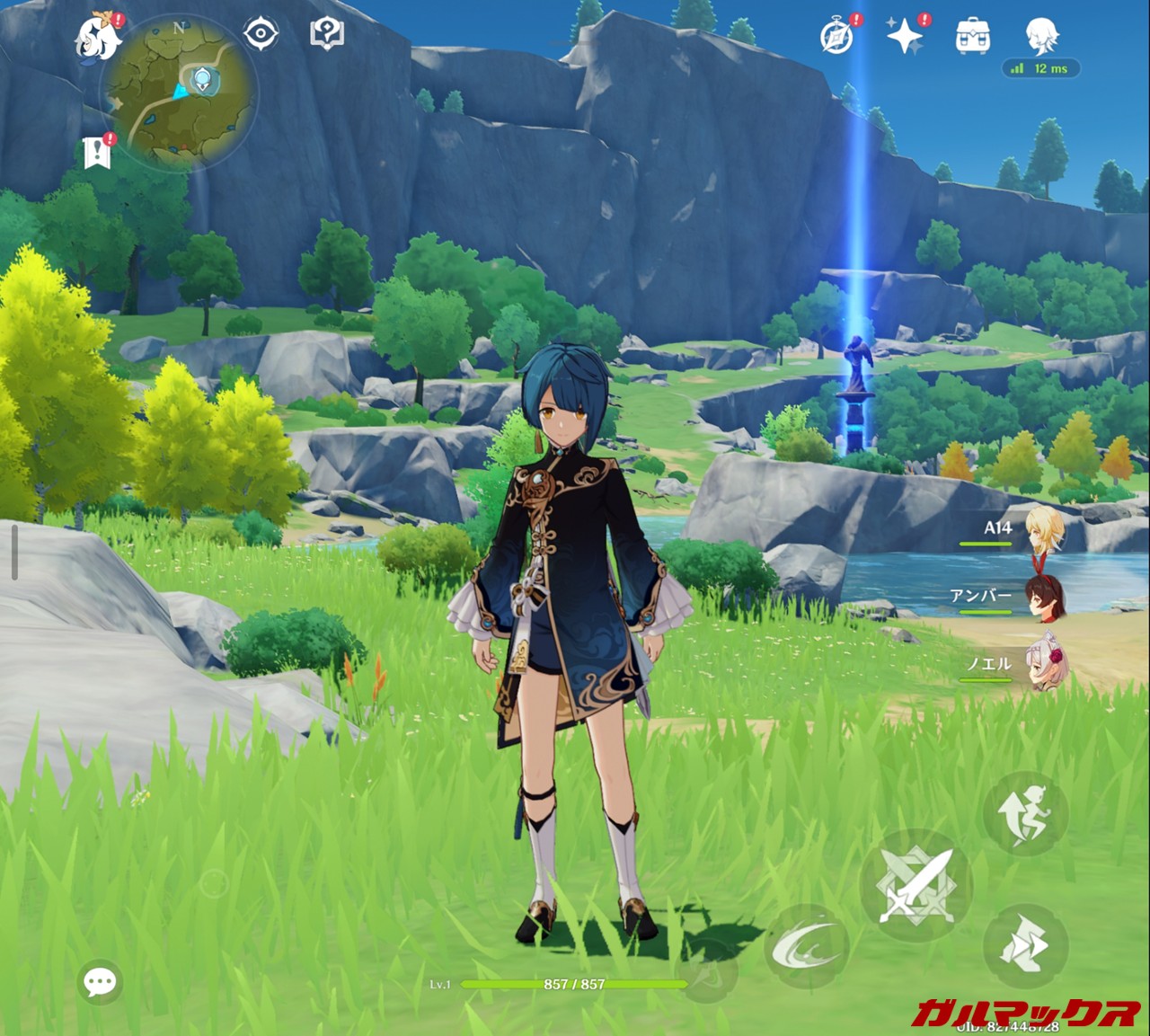The height and width of the screenshot is (1036, 1150).
Task: Open the character profile menu
Action: click(x=1041, y=36)
